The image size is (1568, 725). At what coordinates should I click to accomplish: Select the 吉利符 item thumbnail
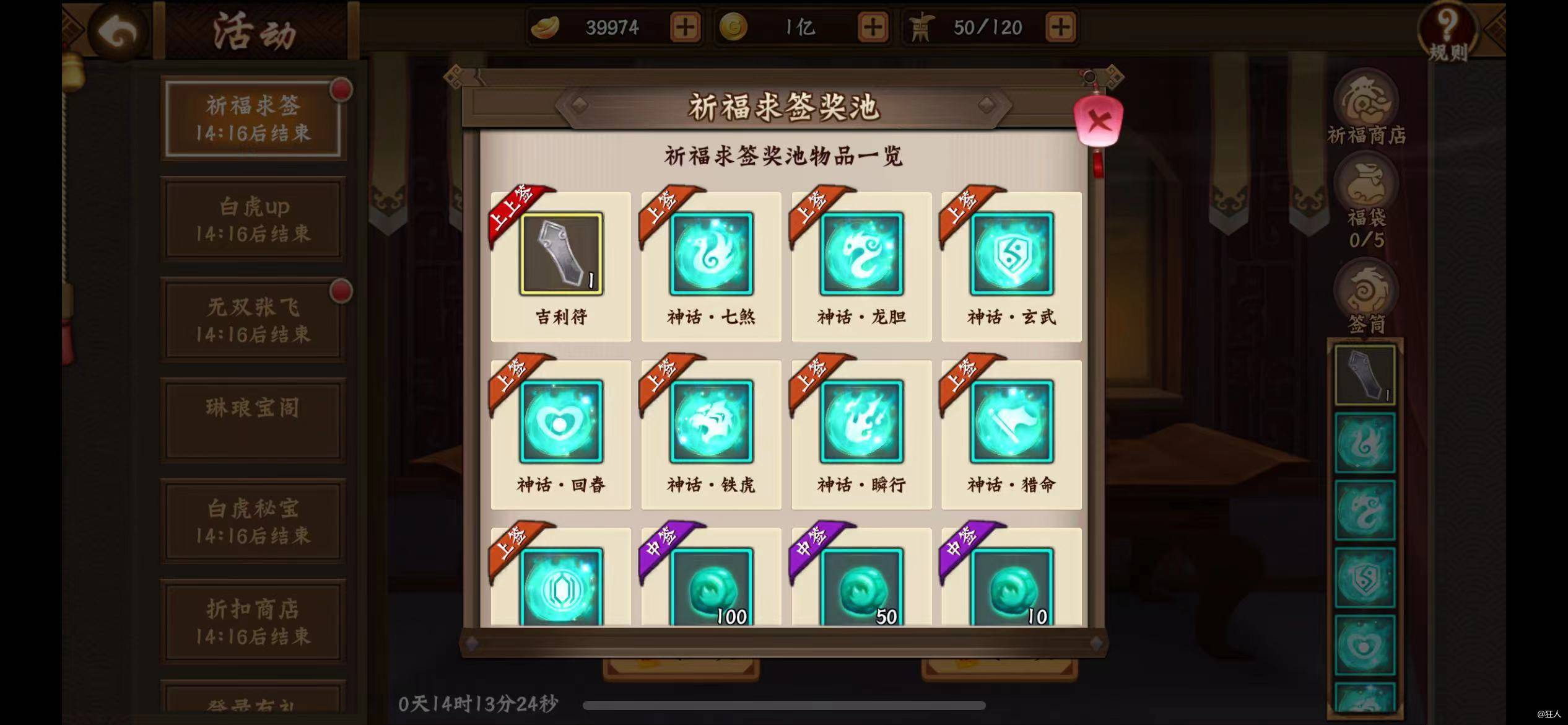559,254
